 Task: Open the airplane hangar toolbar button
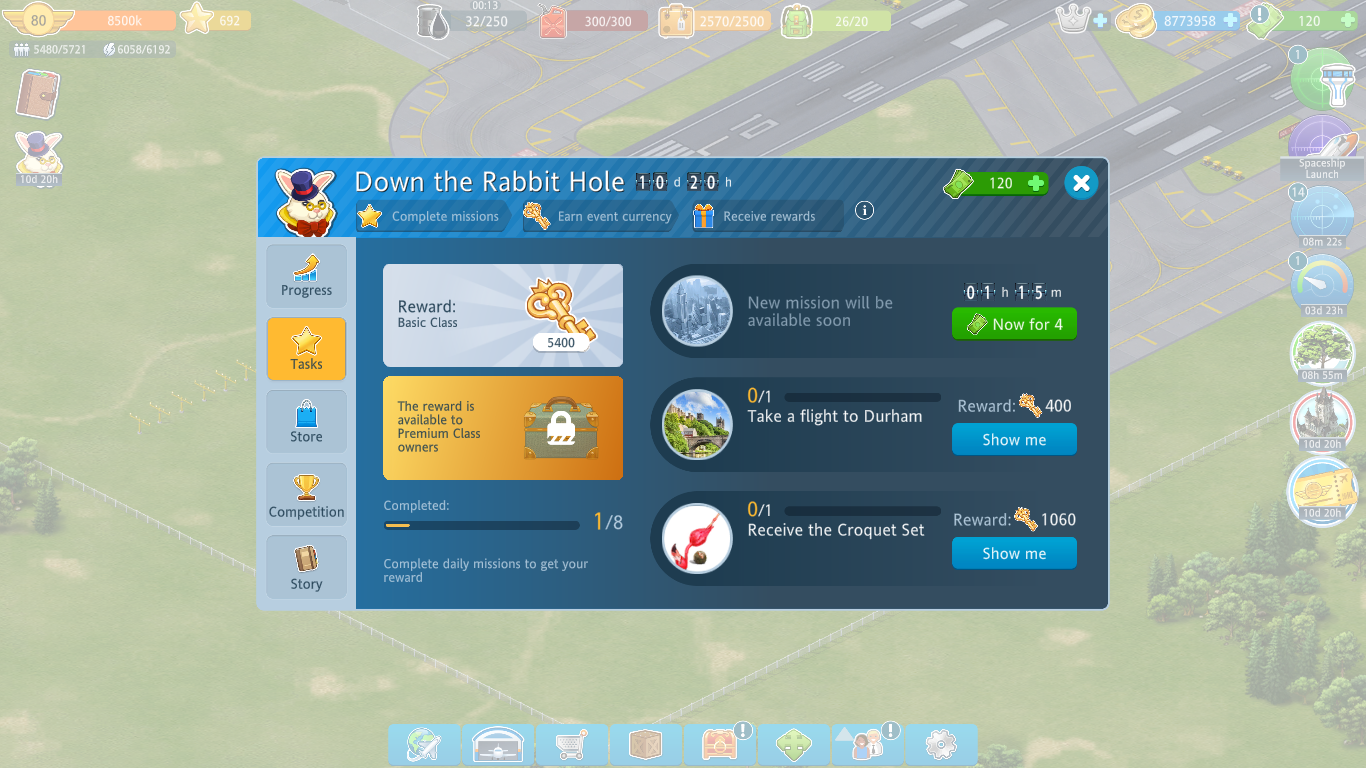(x=497, y=745)
